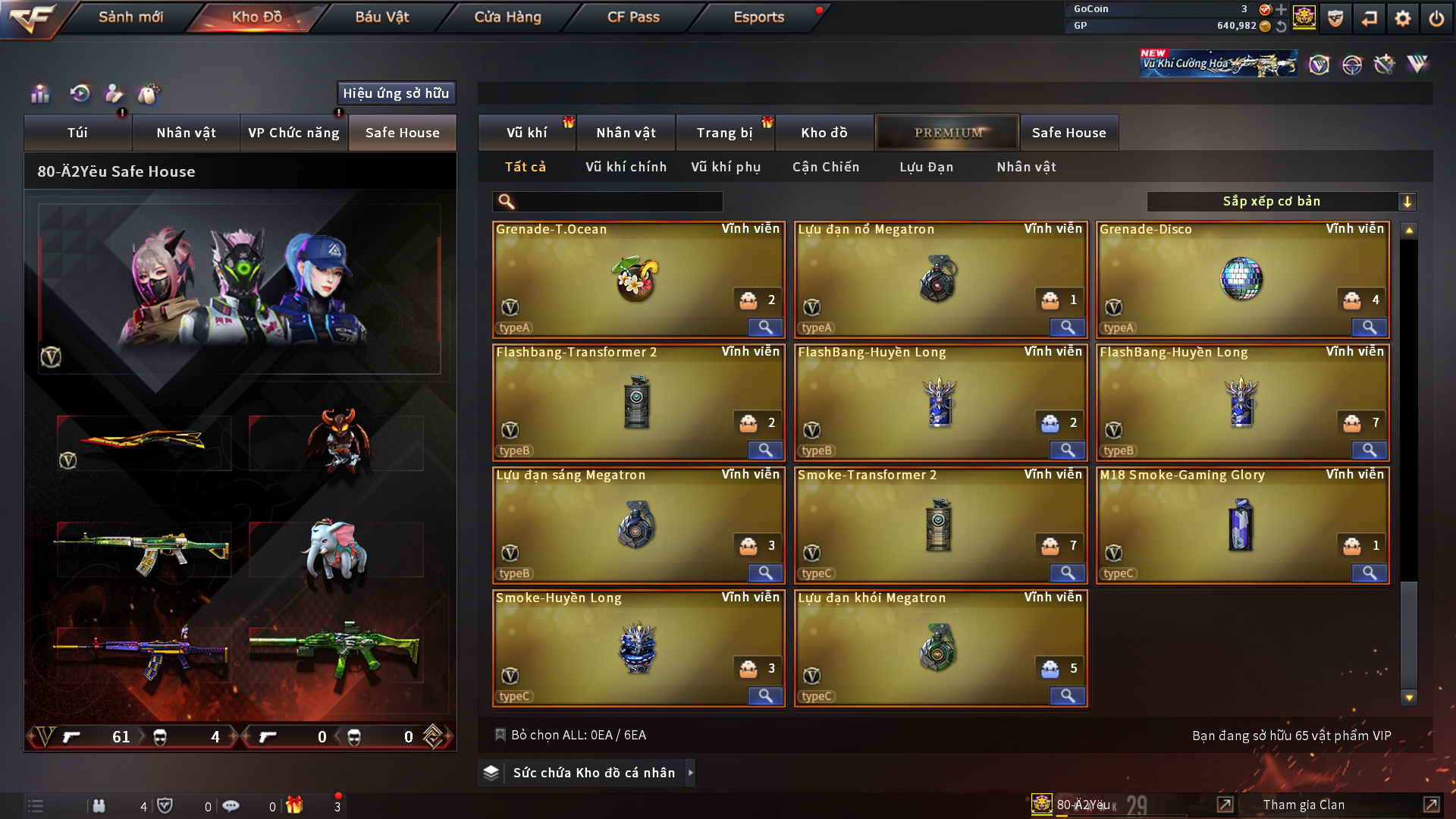The width and height of the screenshot is (1456, 819).
Task: Show the Vũ khí chính filter
Action: click(626, 167)
